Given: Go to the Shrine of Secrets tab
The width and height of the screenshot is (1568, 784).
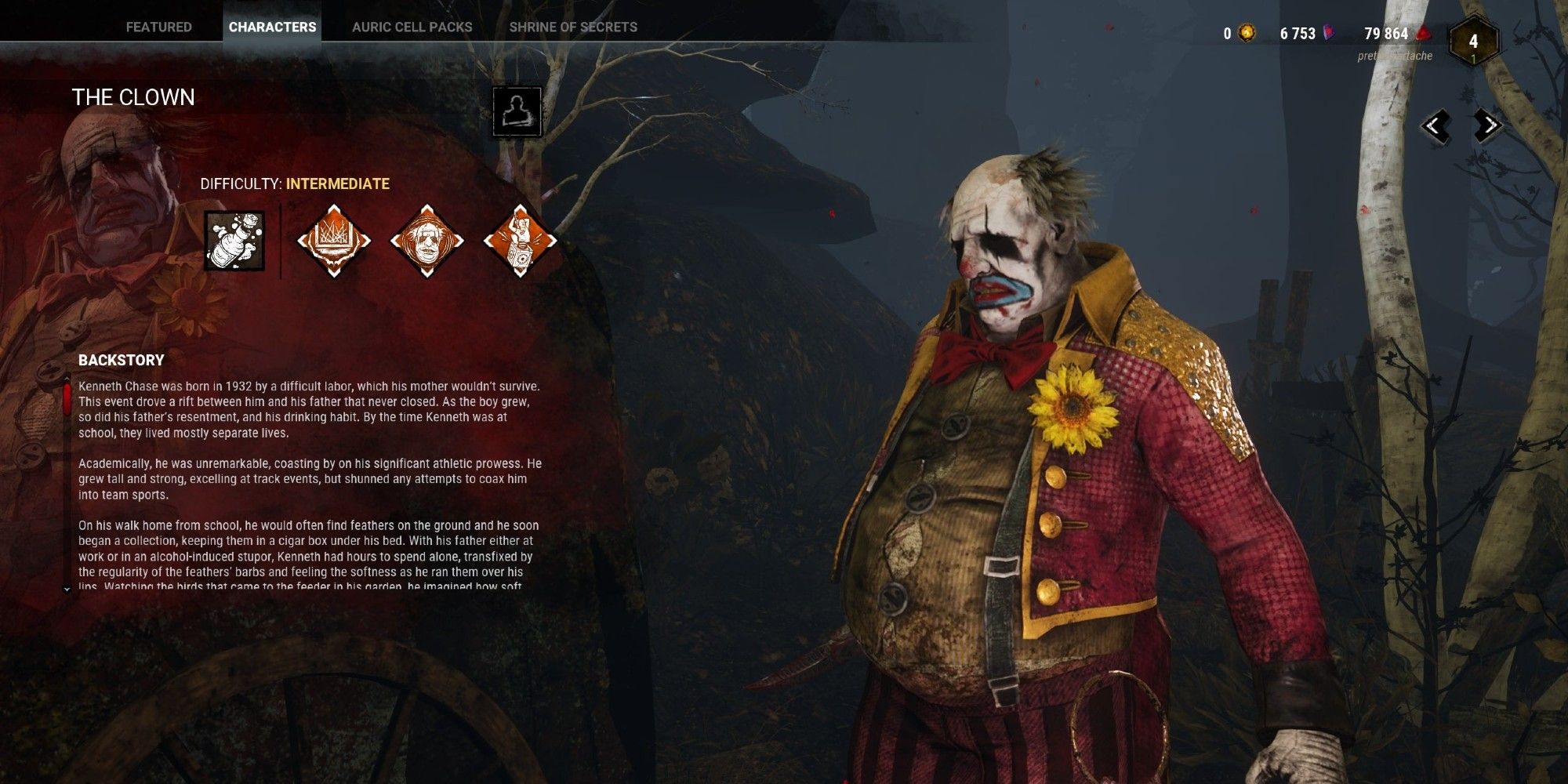Looking at the screenshot, I should pyautogui.click(x=573, y=27).
